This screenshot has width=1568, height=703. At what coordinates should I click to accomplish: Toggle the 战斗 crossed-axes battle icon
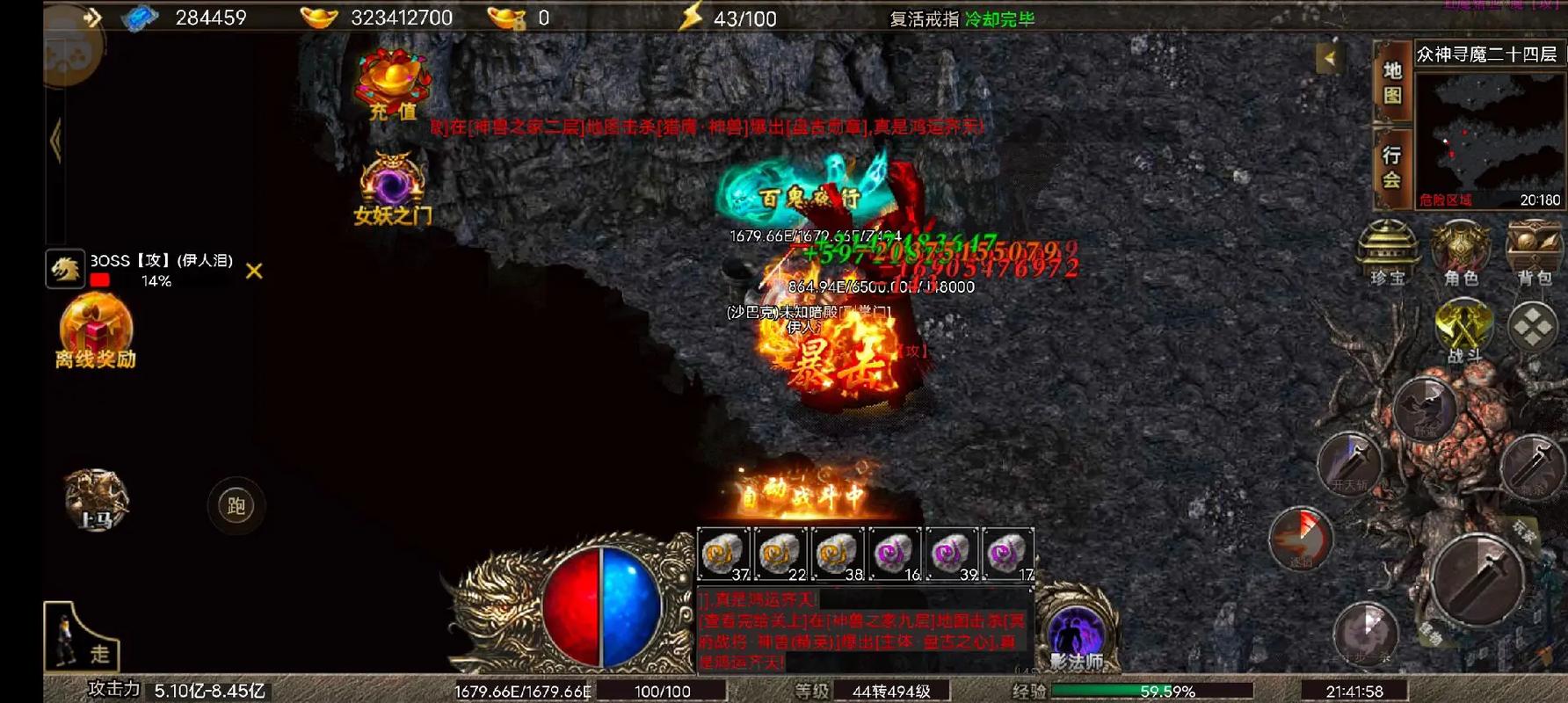(x=1463, y=329)
